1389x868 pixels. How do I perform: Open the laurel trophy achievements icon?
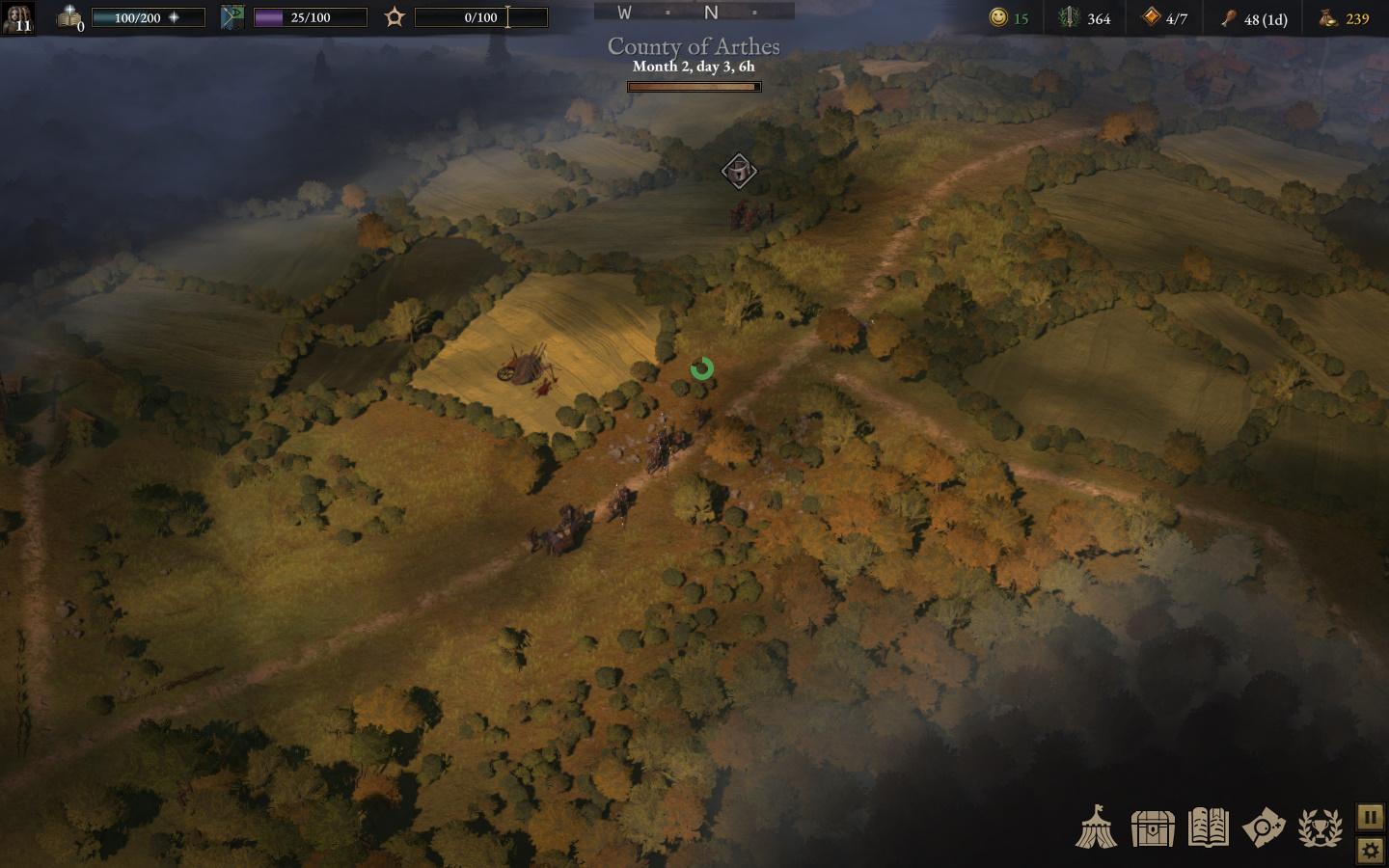[1320, 827]
